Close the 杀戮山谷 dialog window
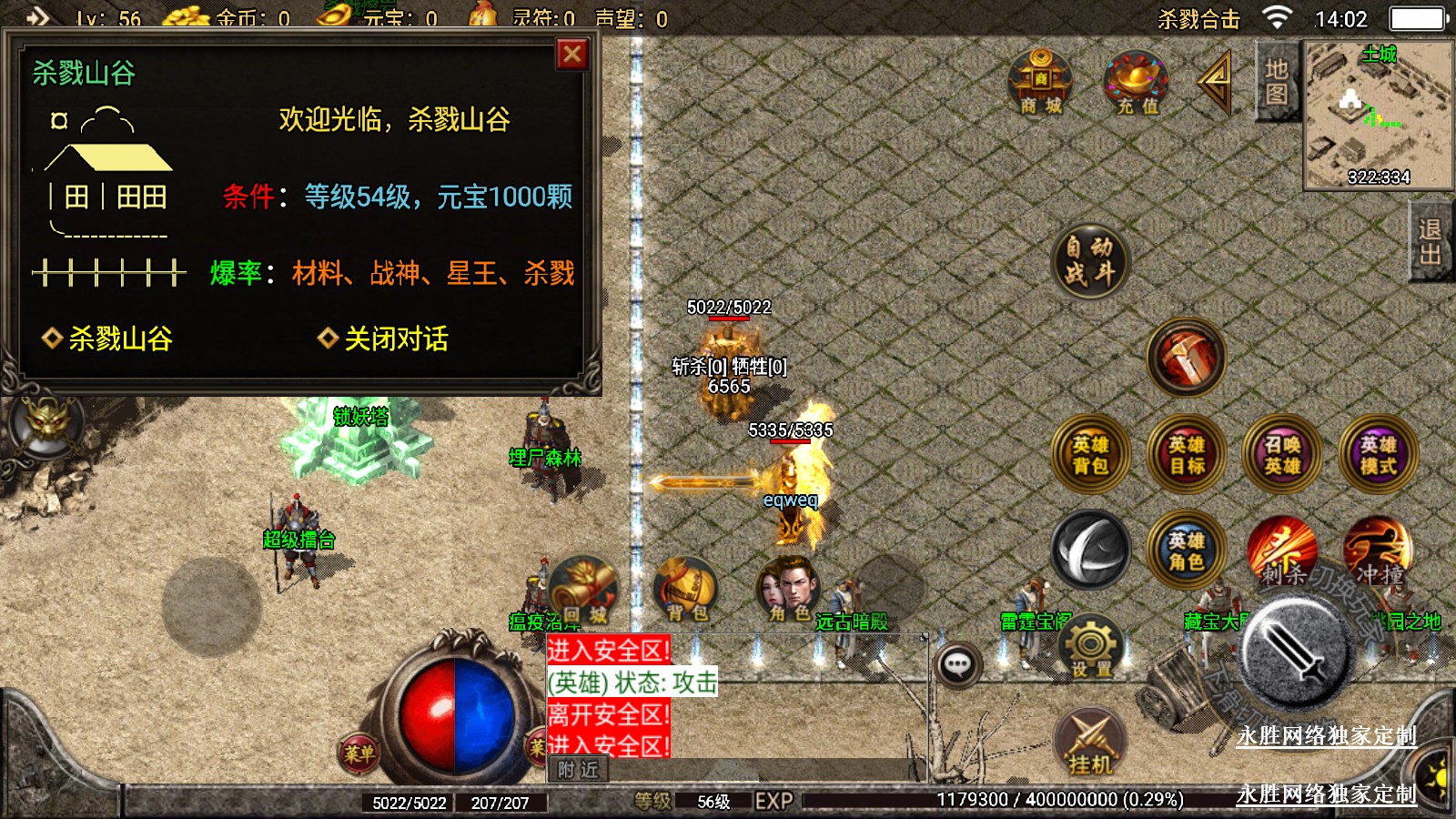 click(x=572, y=55)
